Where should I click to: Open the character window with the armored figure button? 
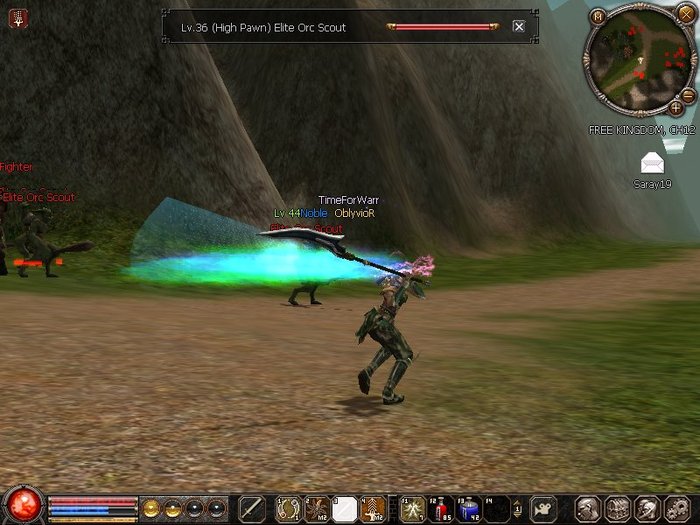pos(588,508)
